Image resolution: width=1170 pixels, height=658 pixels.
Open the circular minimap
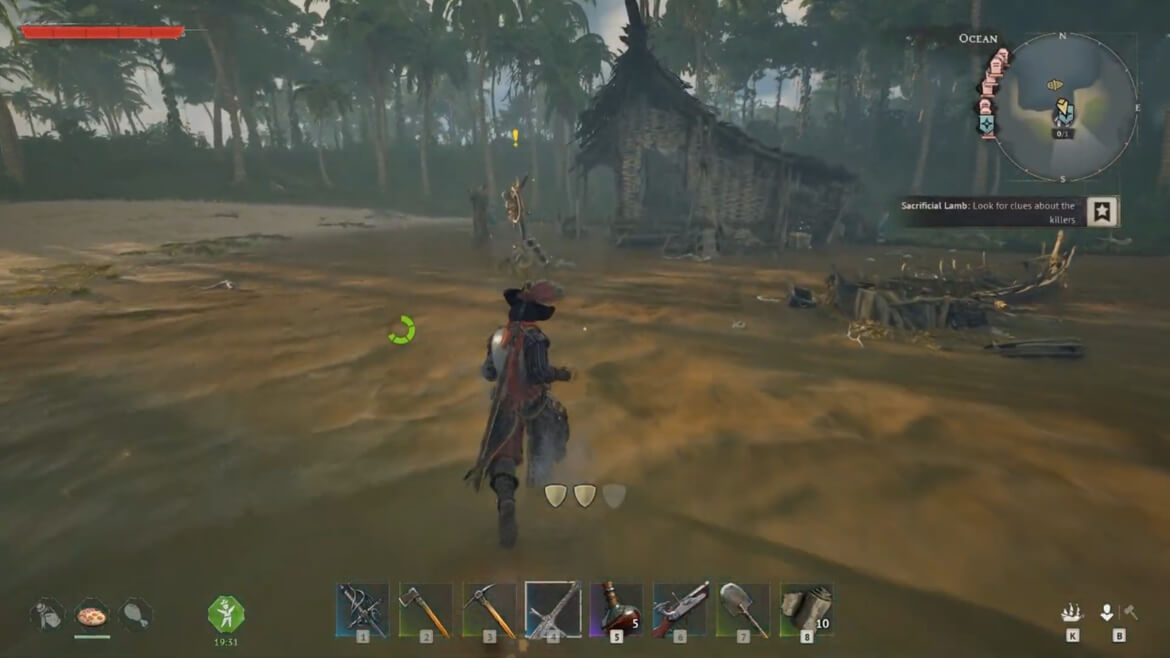1064,106
